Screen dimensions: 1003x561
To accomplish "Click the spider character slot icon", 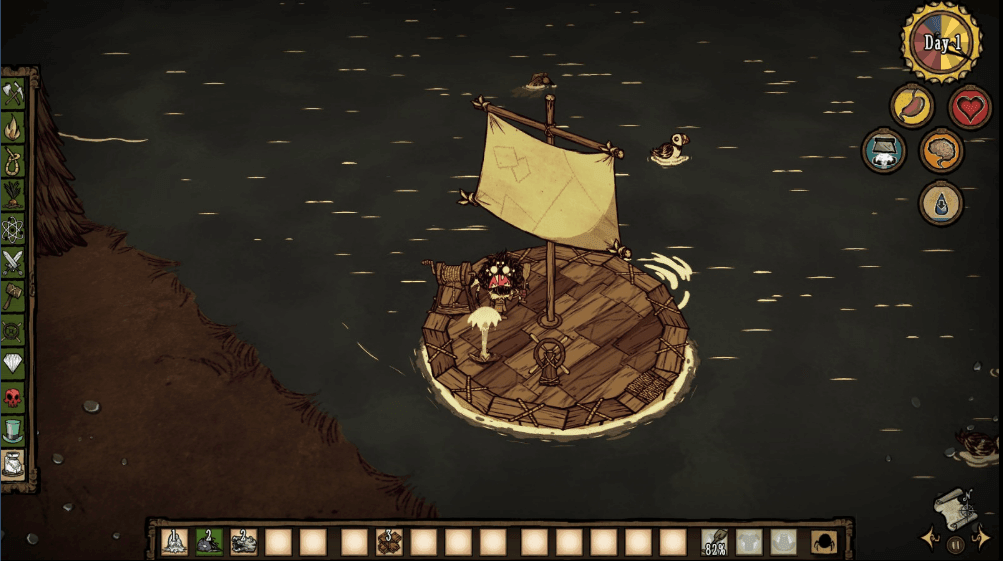I will click(x=824, y=542).
